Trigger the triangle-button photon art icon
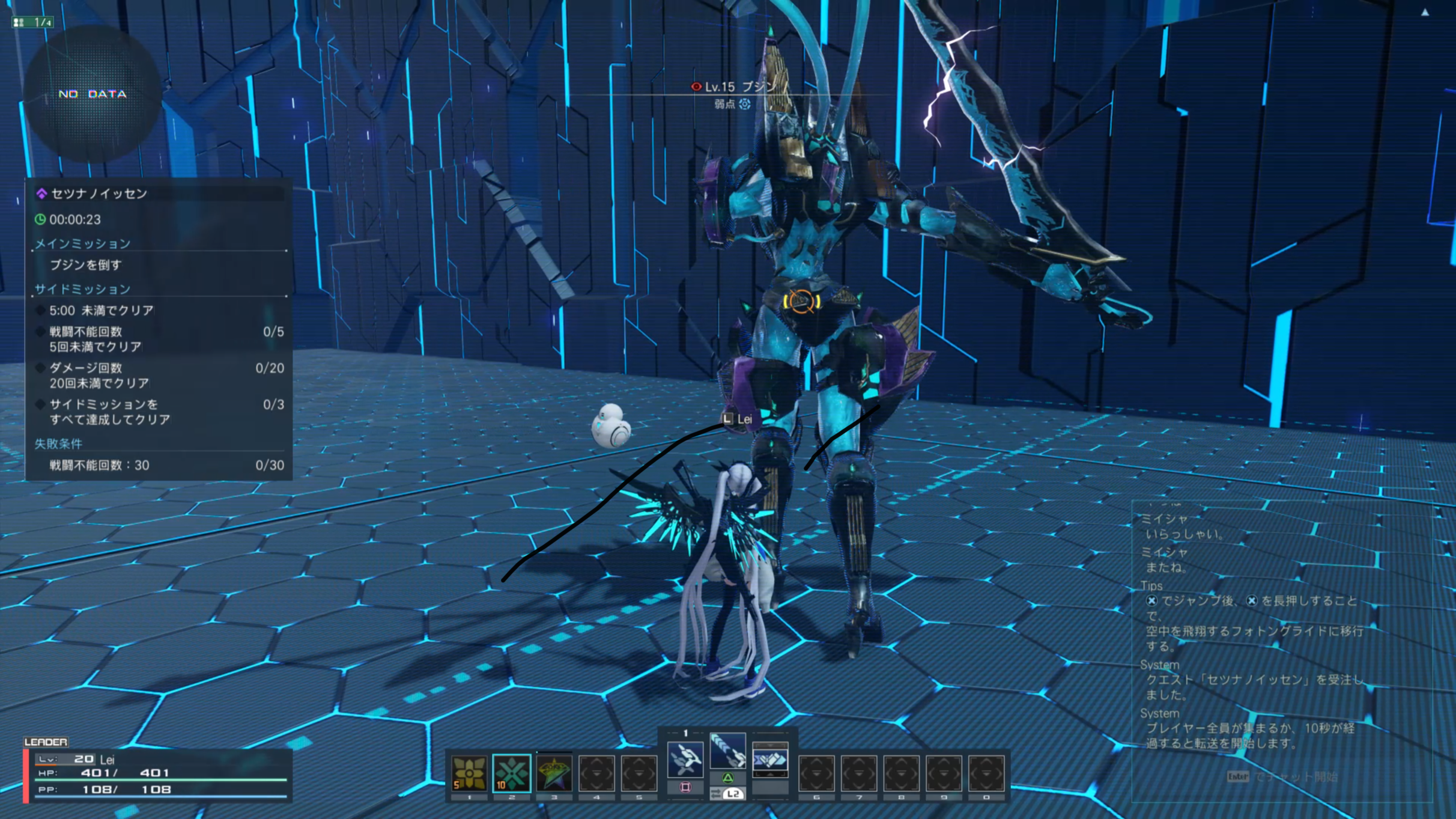 pos(727,751)
